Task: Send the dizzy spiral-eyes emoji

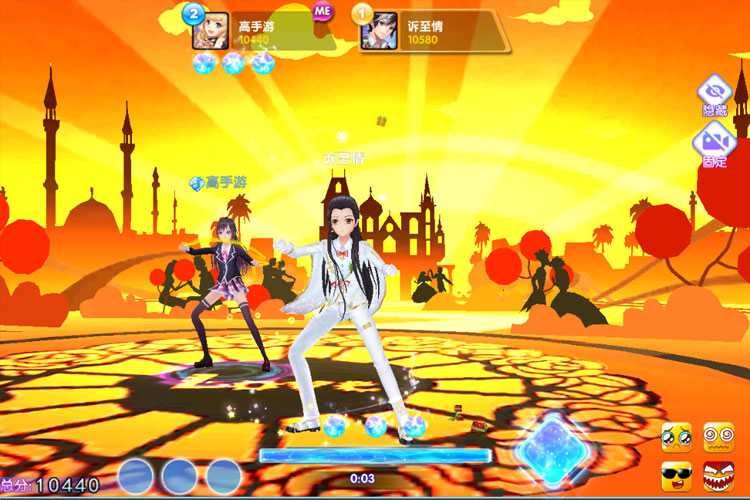Action: [719, 436]
